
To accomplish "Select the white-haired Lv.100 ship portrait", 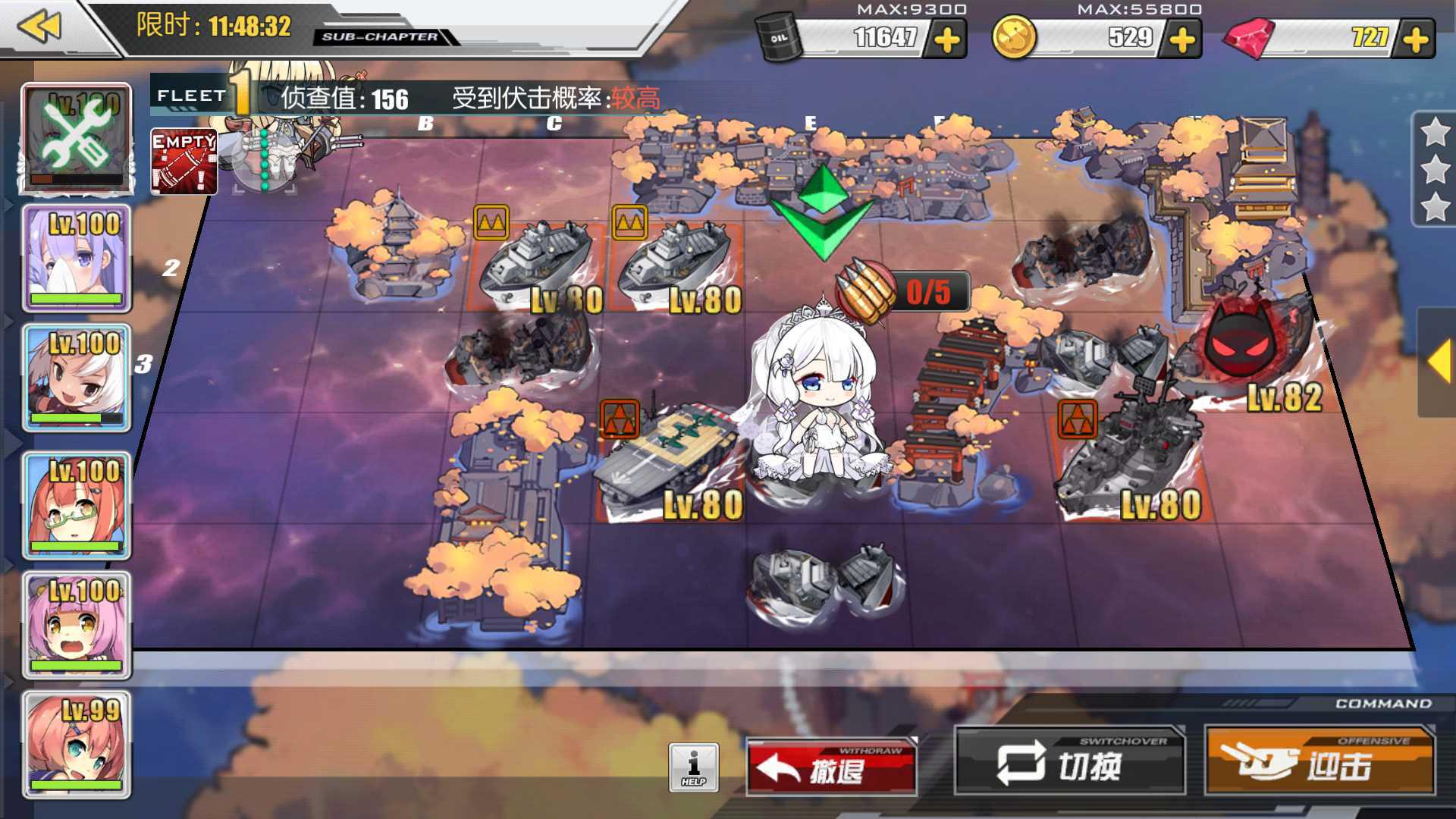I will coord(76,378).
